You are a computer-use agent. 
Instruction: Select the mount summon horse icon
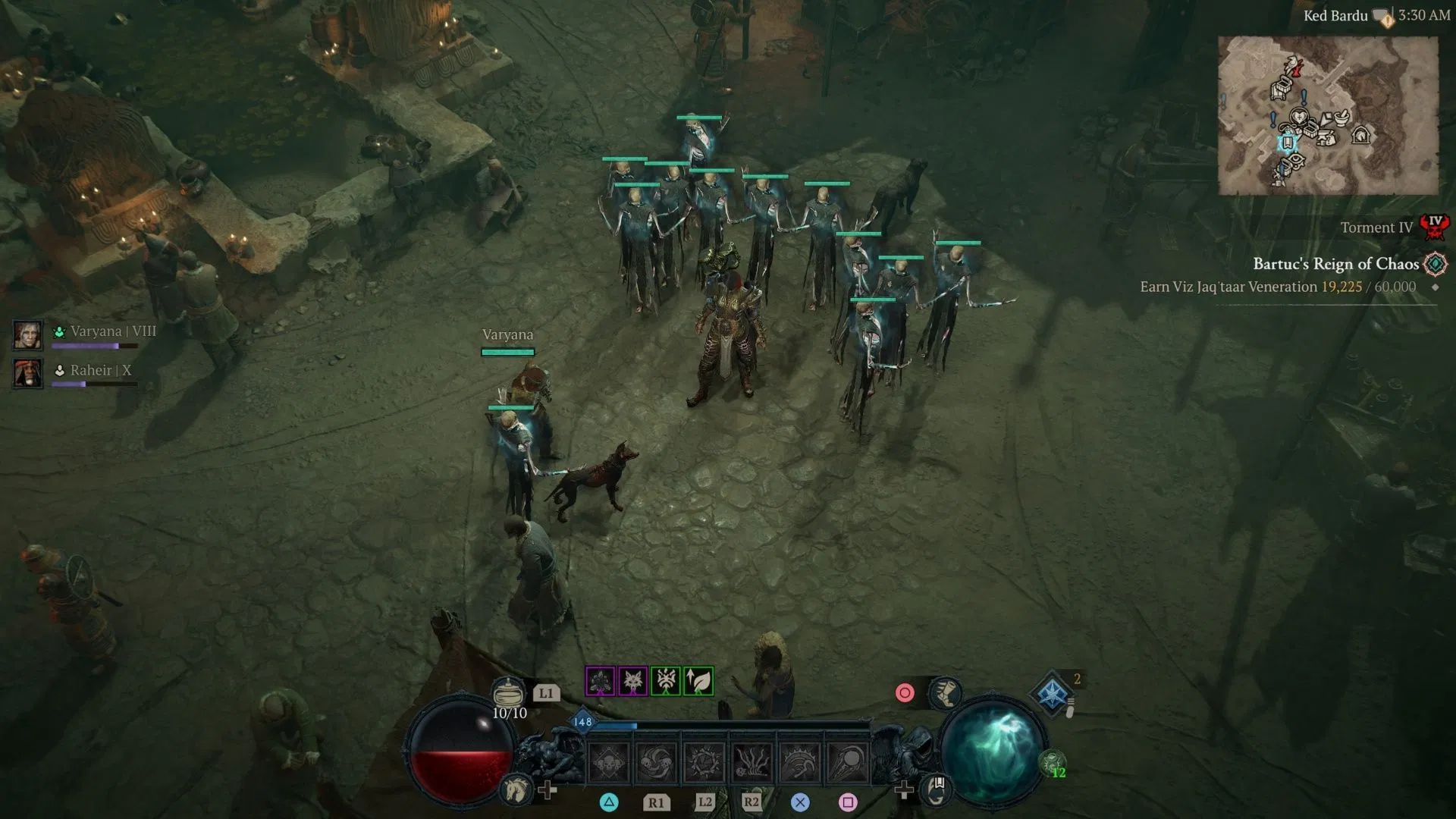[x=517, y=792]
